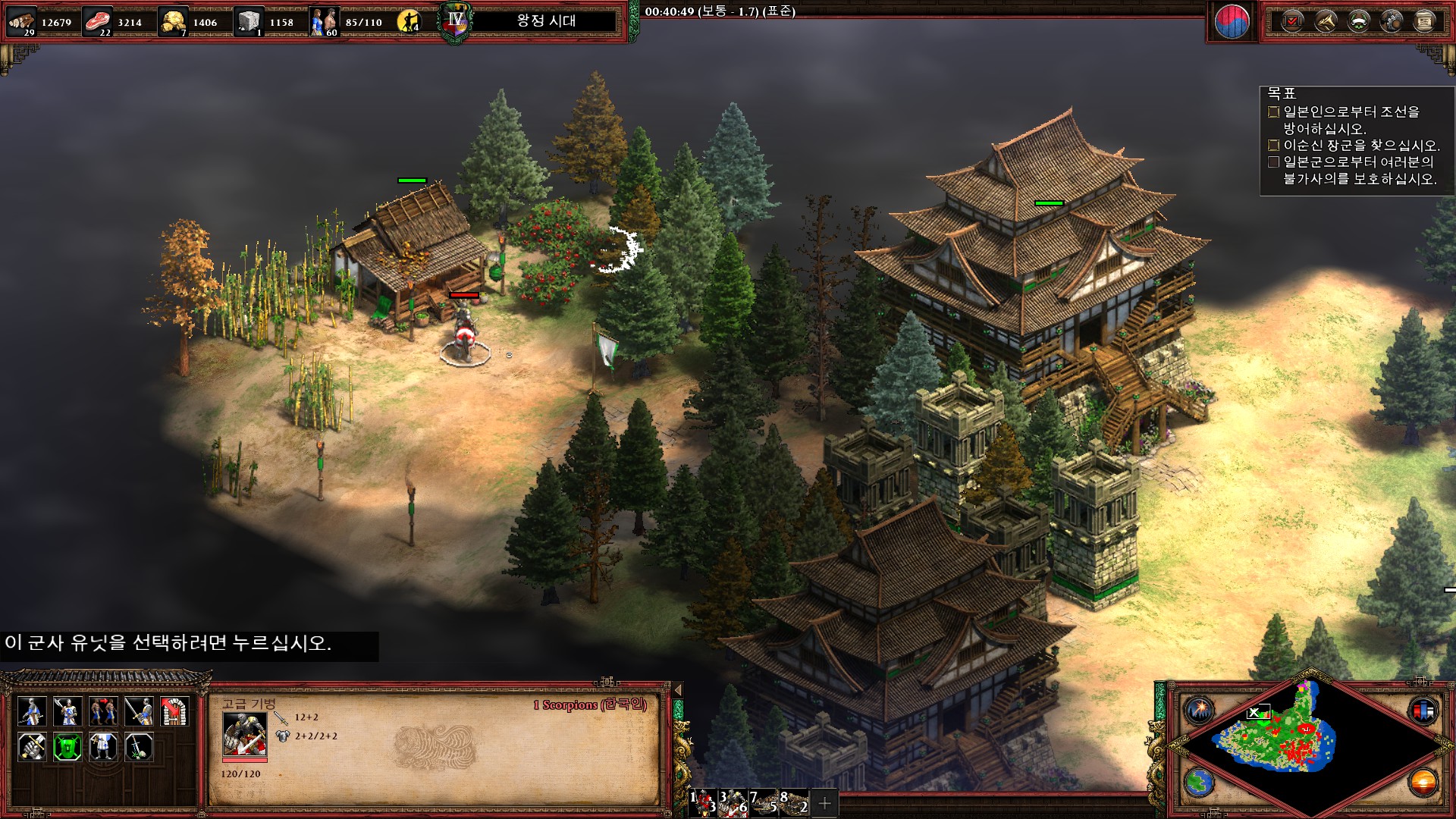Select the gauntlet sword aggressive stance
Screen dimensions: 1456x819
32,748
